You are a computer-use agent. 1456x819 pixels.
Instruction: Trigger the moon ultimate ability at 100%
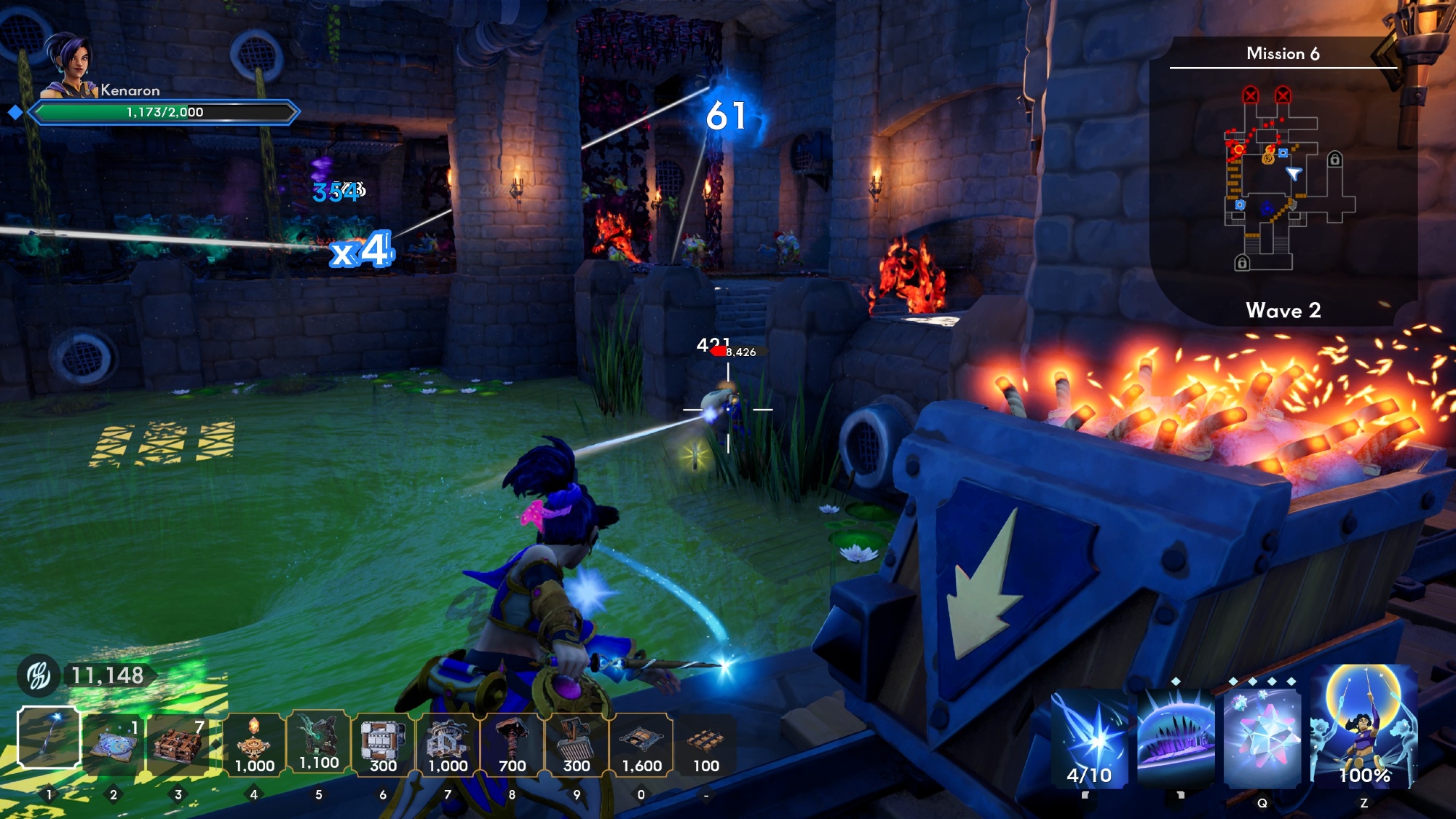tap(1364, 728)
